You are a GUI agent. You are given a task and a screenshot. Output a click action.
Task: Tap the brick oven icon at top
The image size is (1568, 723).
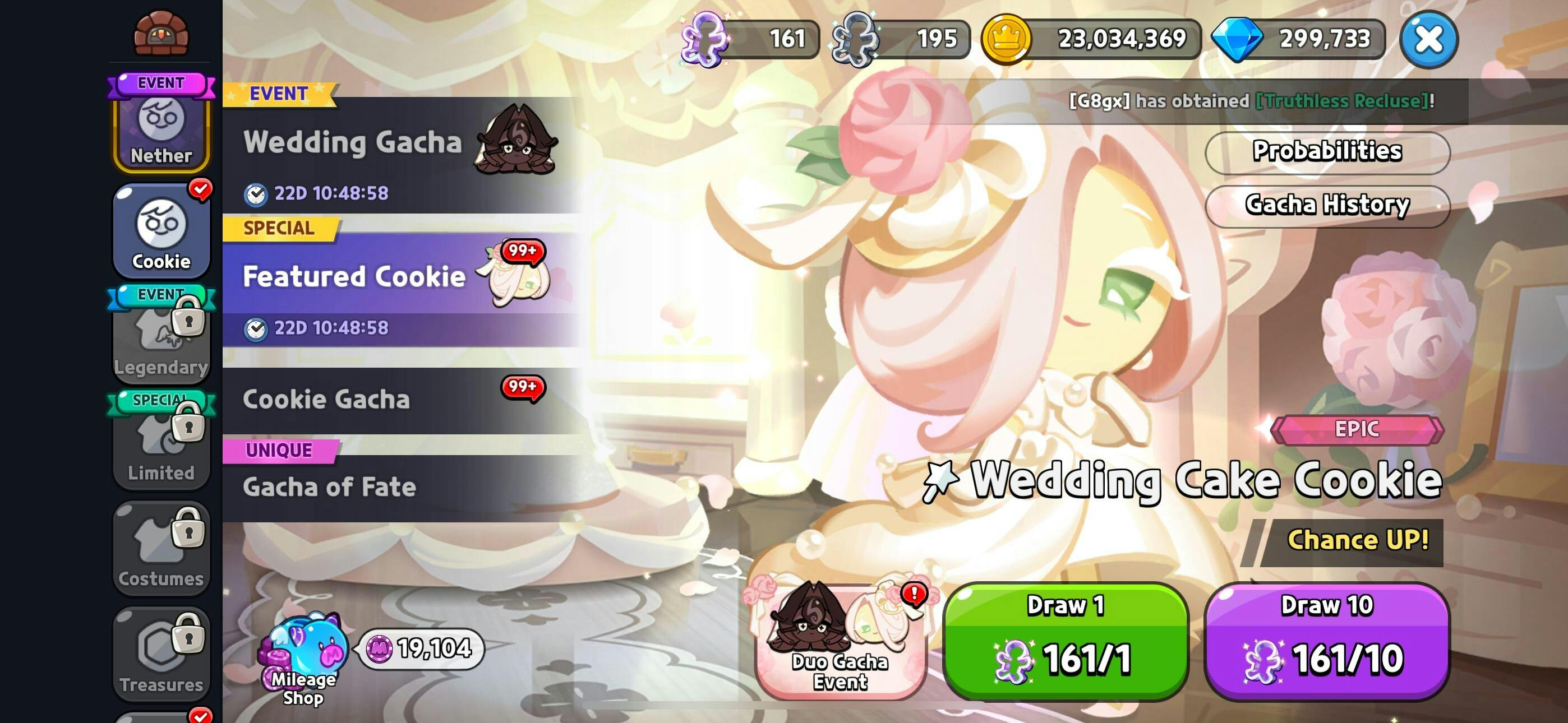point(162,33)
